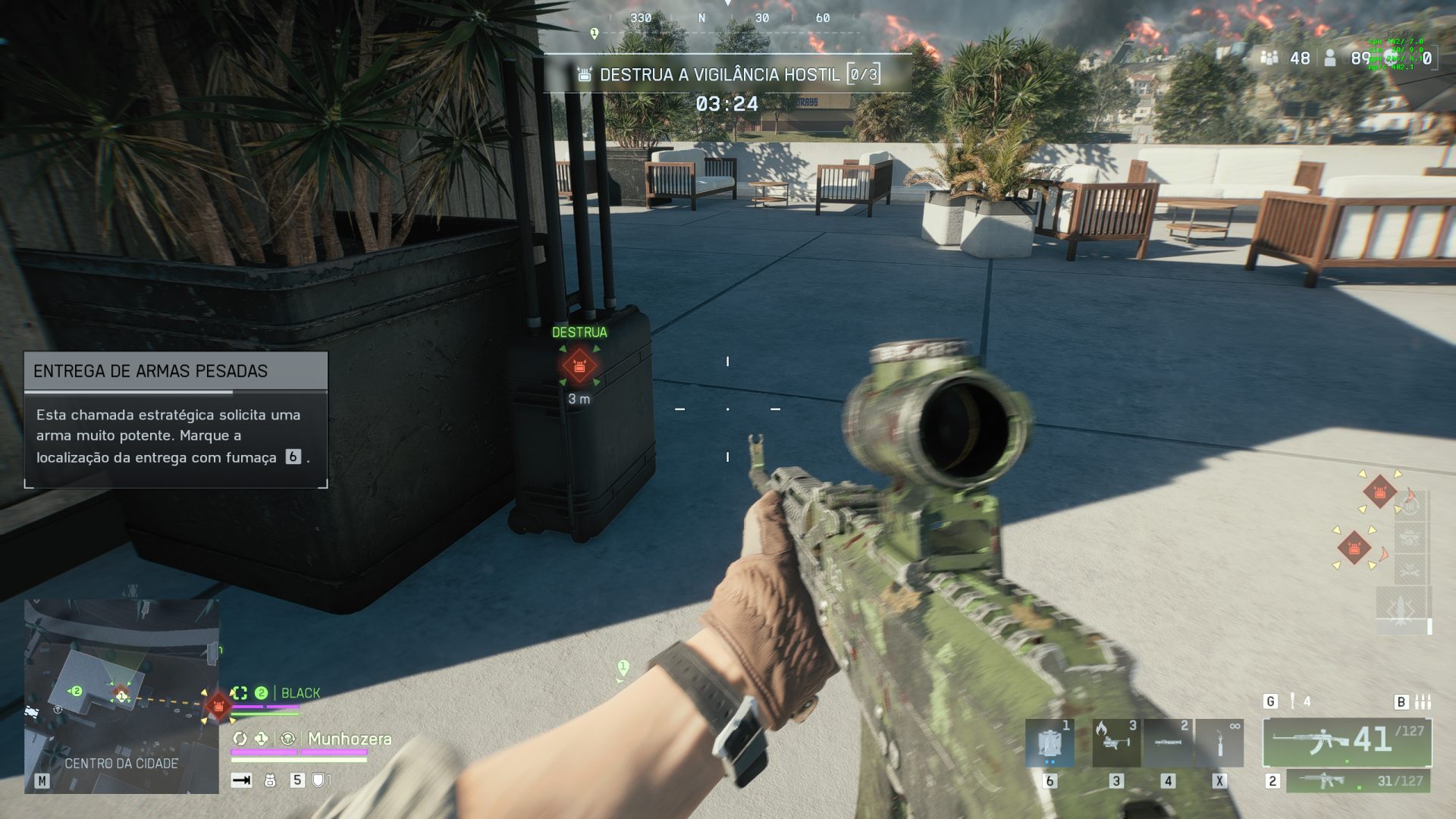Click the grenade count icon
The width and height of the screenshot is (1456, 819).
coord(1293,701)
